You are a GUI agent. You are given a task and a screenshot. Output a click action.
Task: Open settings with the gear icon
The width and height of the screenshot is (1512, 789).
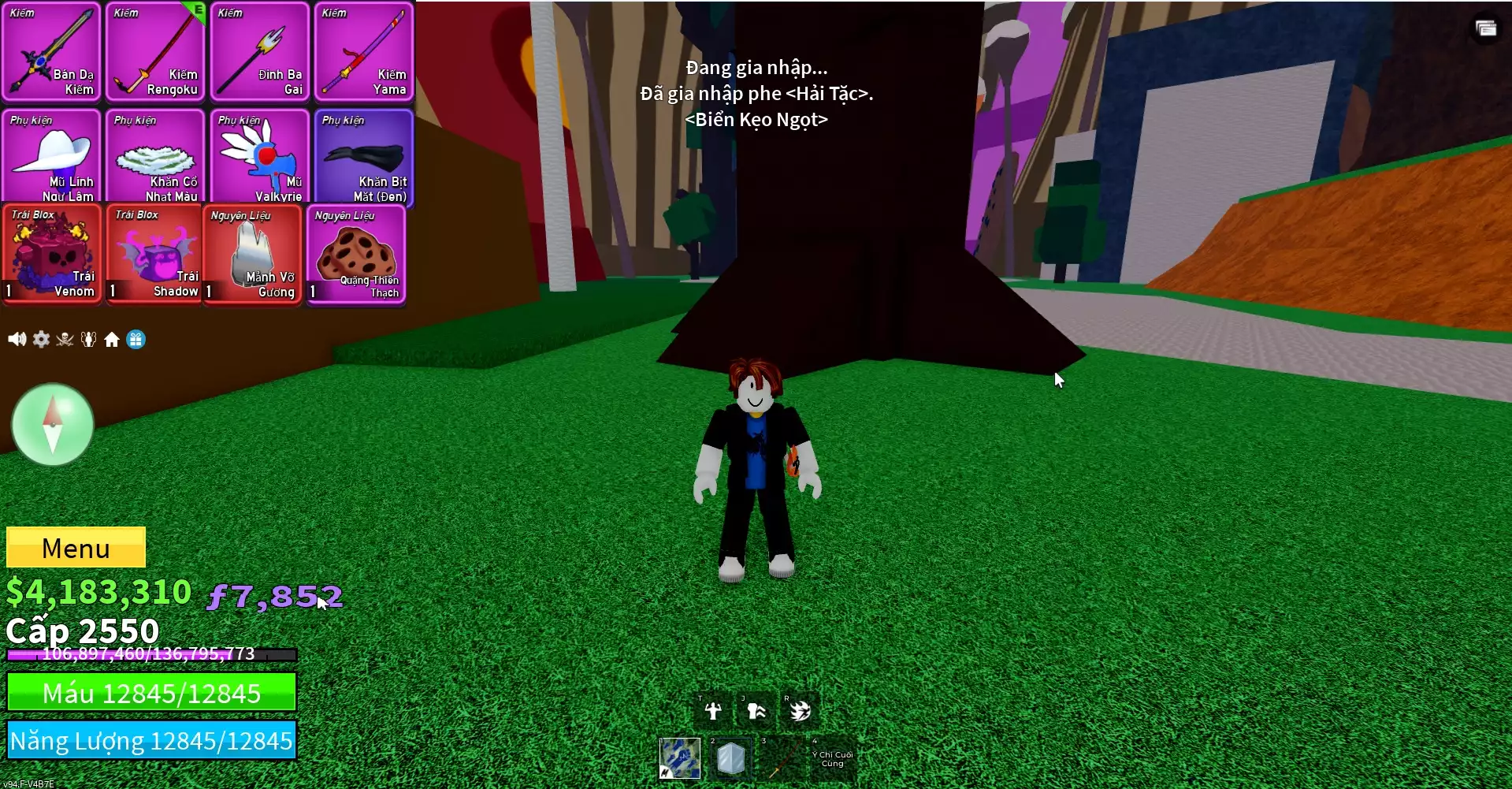(41, 340)
